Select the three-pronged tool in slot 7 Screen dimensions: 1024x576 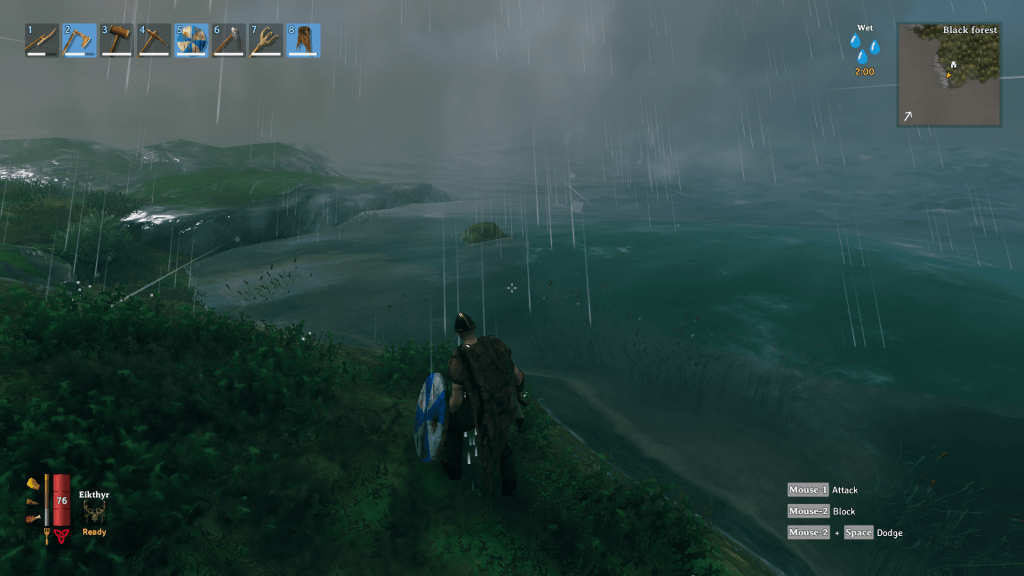266,40
